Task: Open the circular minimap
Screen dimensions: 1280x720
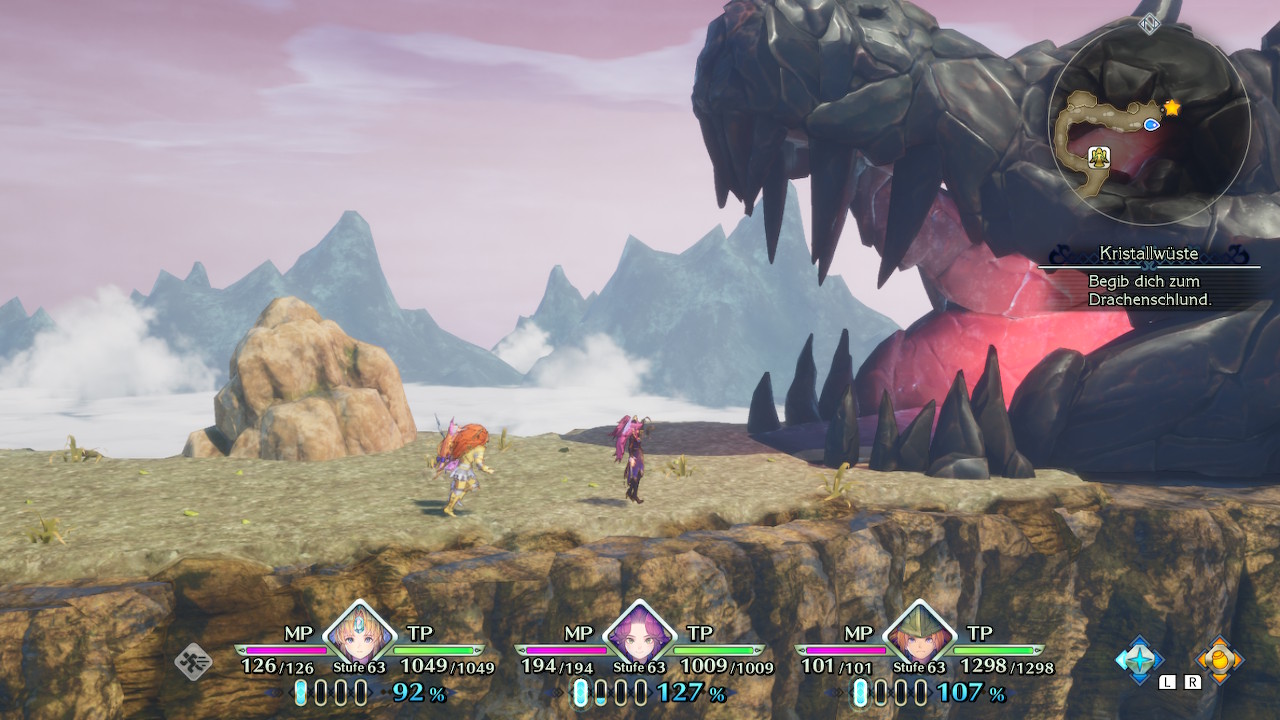Action: pos(1149,125)
